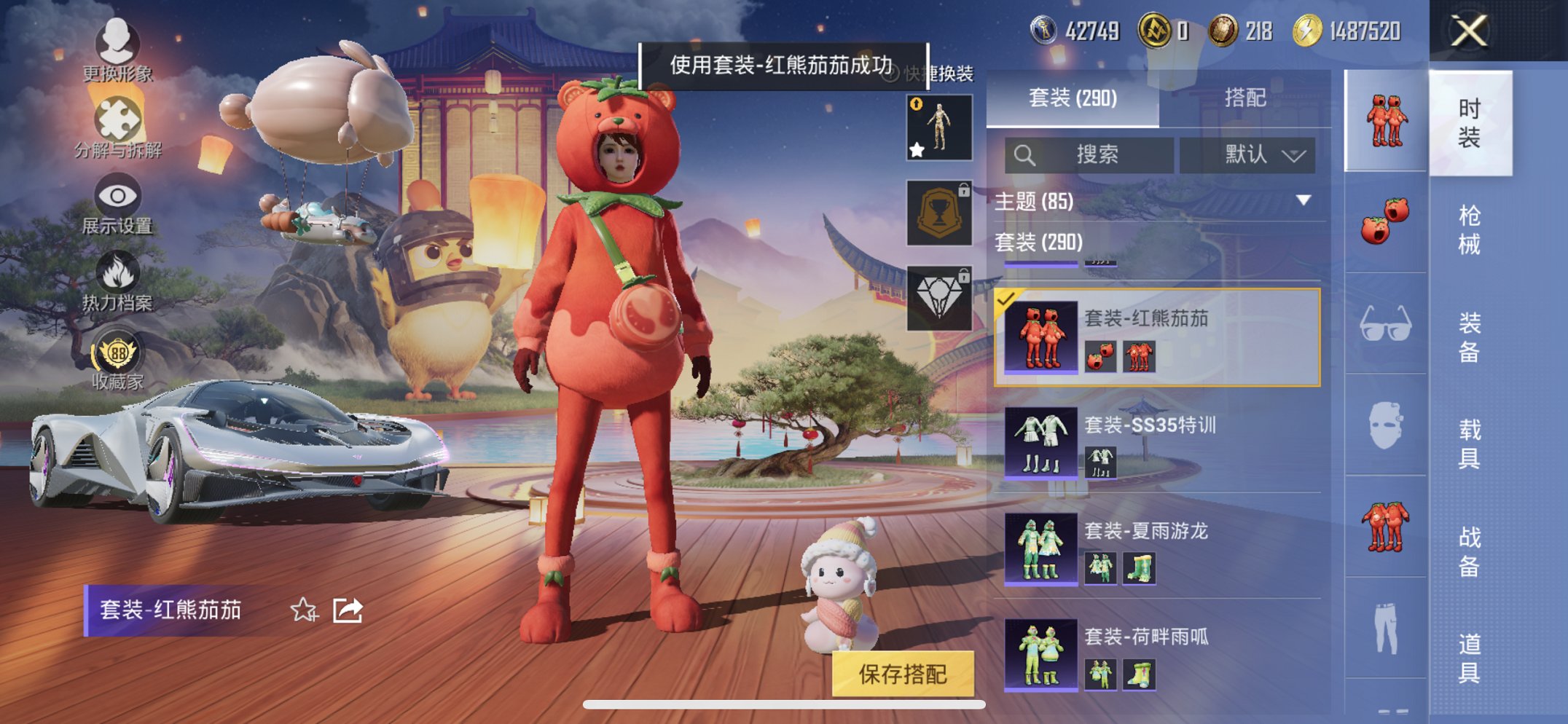Open 展示设置 via the eye icon

point(117,194)
